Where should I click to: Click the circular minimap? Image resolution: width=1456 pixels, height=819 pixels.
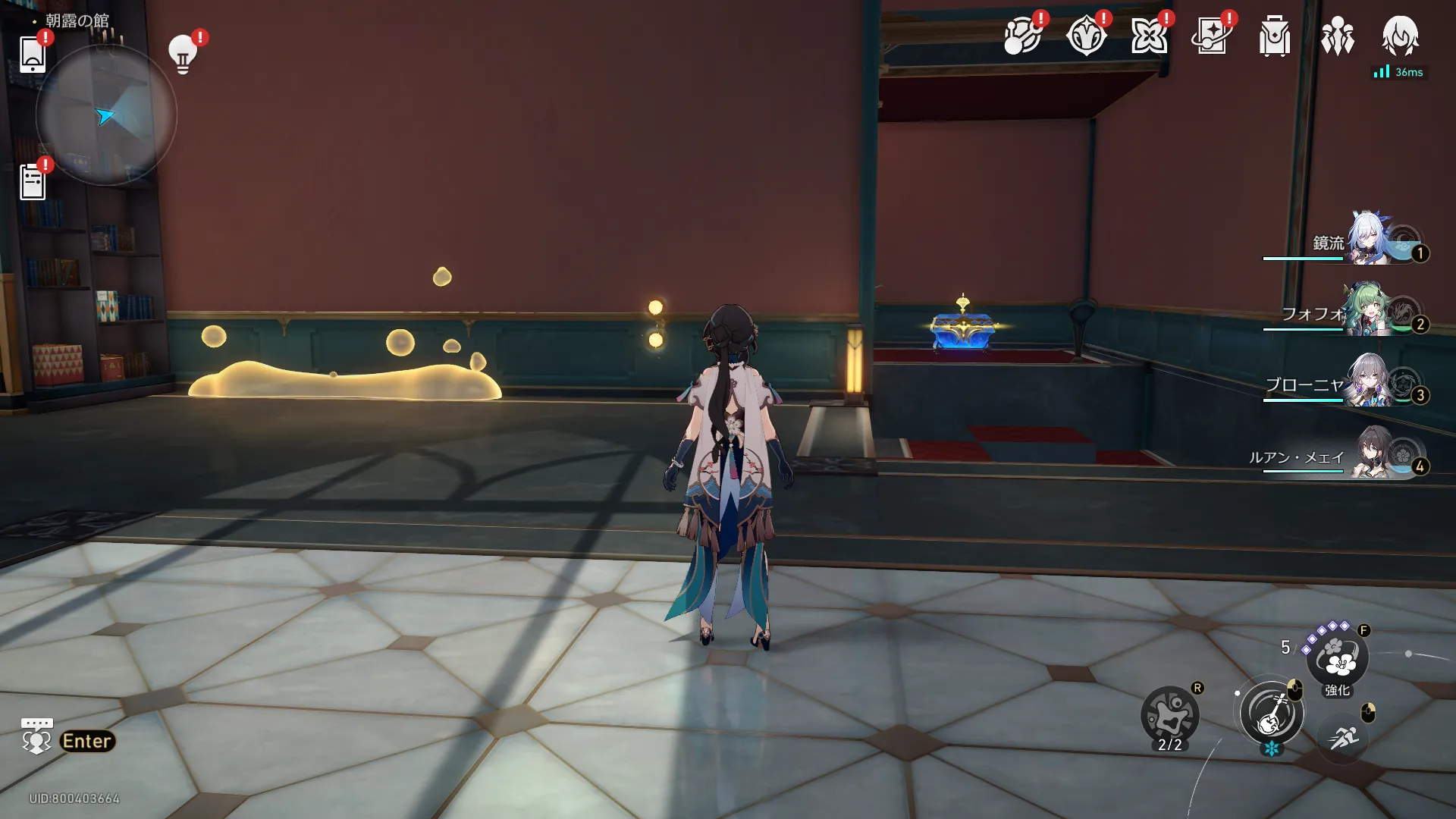point(106,115)
